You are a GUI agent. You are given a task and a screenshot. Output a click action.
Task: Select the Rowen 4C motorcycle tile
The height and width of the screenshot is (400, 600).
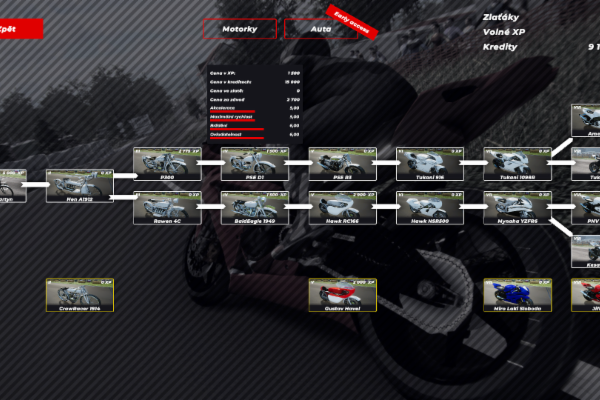click(167, 207)
